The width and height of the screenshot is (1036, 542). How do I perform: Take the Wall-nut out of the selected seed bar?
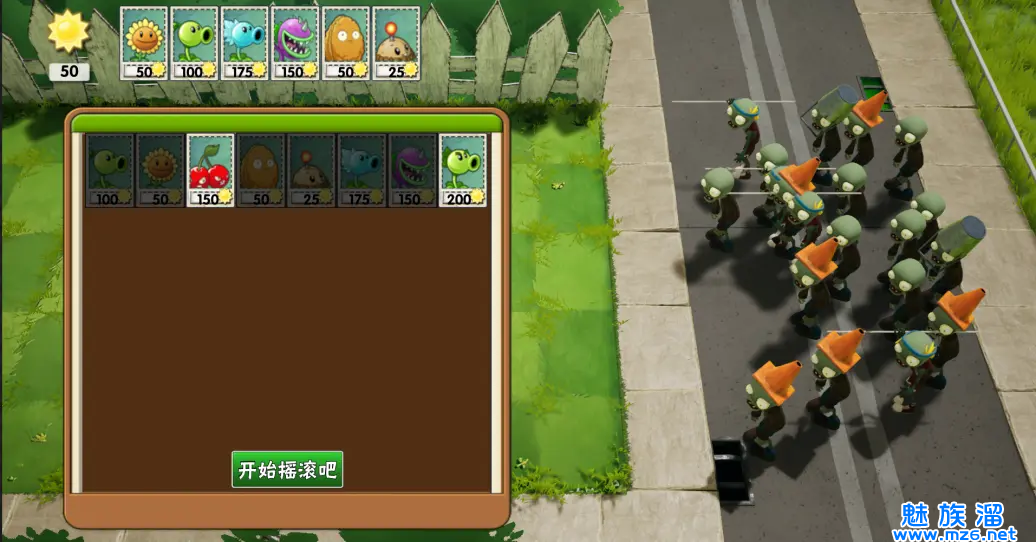coord(346,43)
